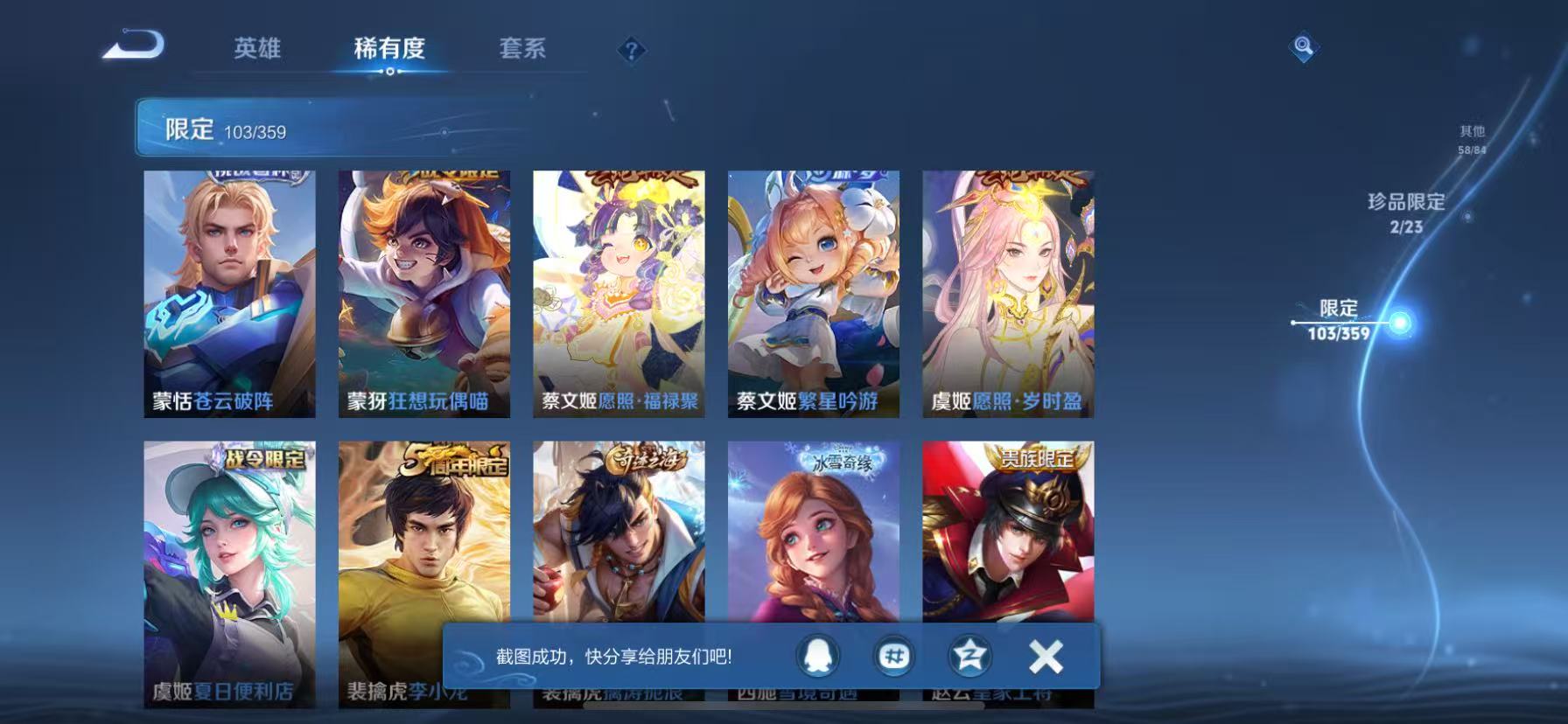This screenshot has width=1568, height=724.
Task: View the 蔡文姬 繁星吟游 skin
Action: pyautogui.click(x=812, y=293)
